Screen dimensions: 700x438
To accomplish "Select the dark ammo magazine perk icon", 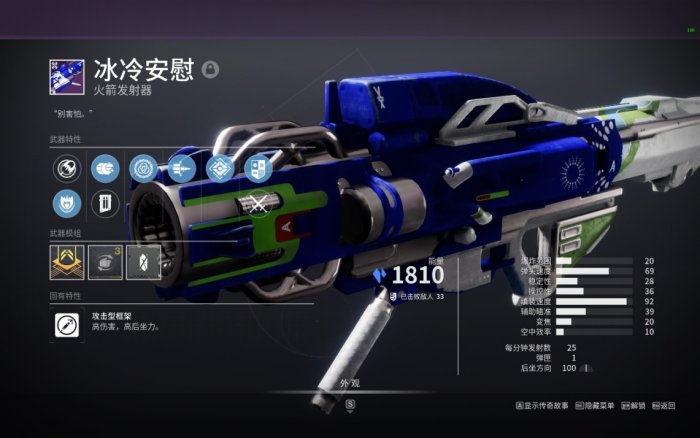I will click(x=104, y=205).
